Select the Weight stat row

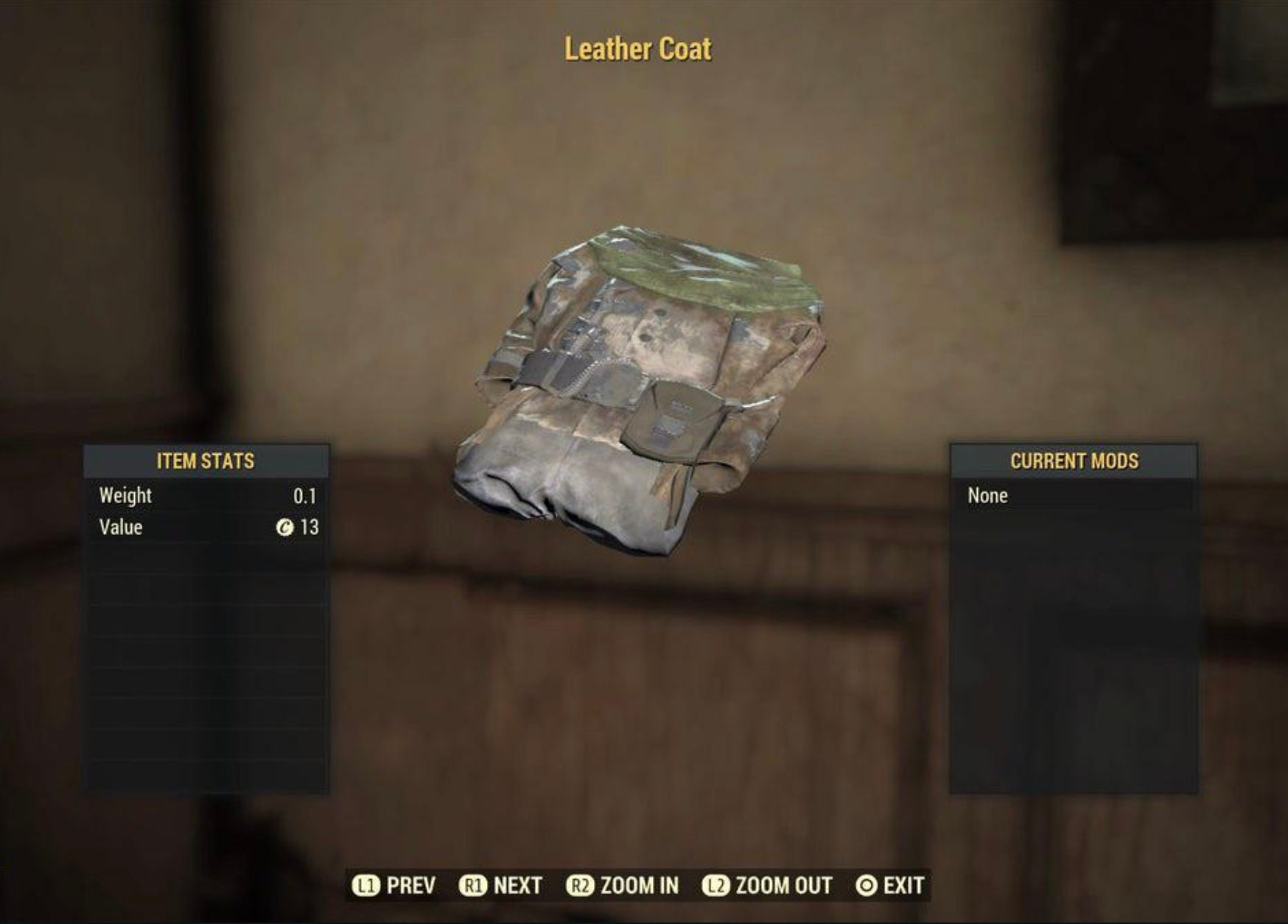click(x=204, y=495)
